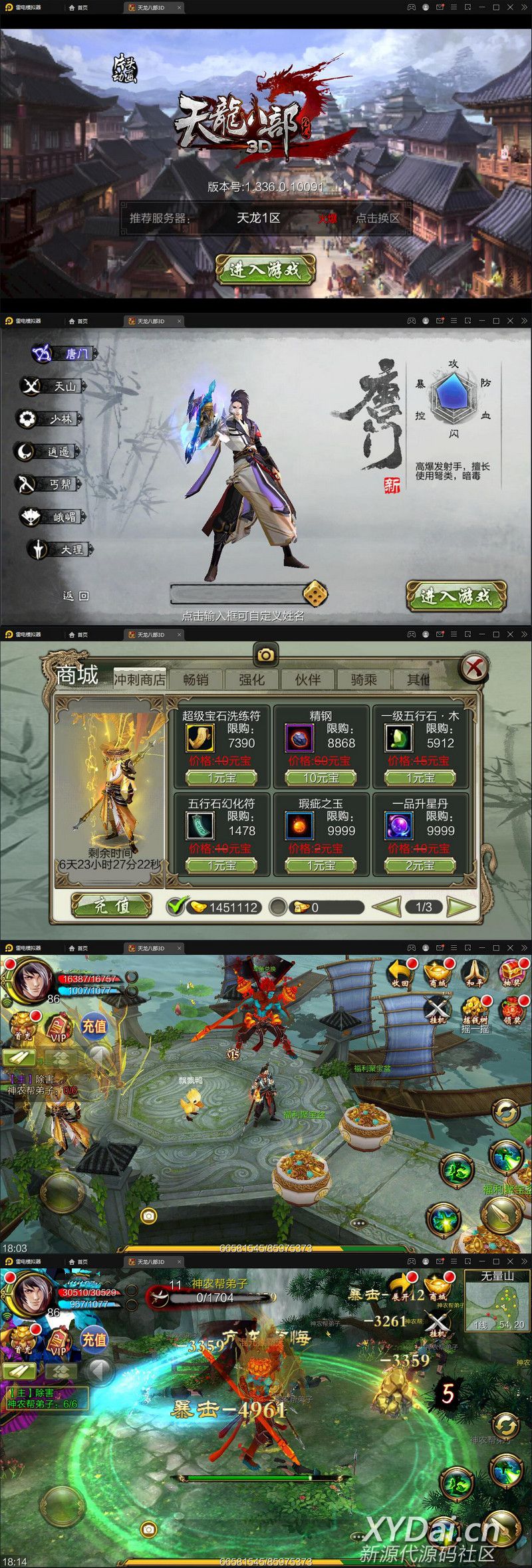Choose the 丐帮 class
532x1568 pixels.
(50, 484)
